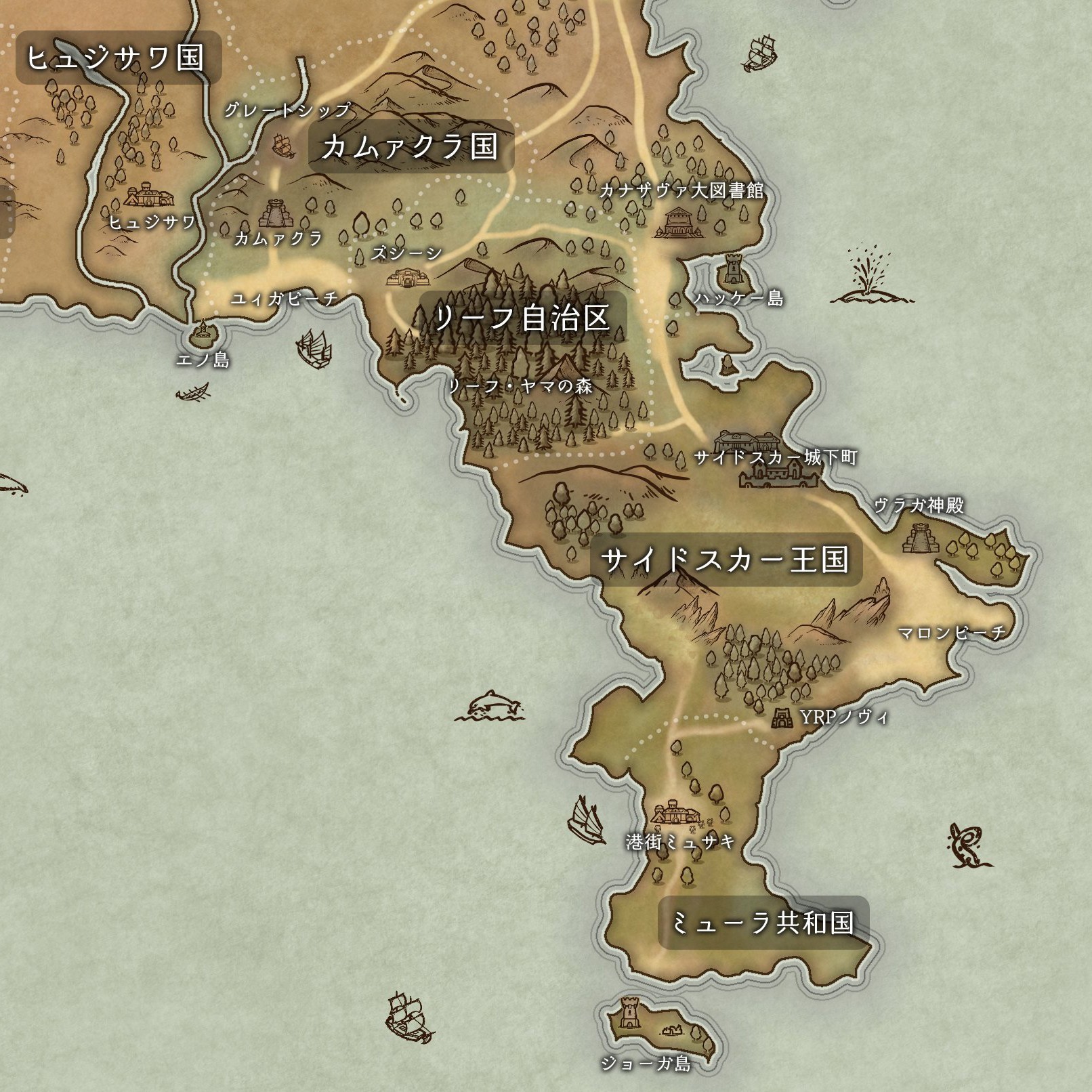This screenshot has height=1092, width=1092.
Task: Choose the リーフ自治区 region label
Action: point(522,318)
